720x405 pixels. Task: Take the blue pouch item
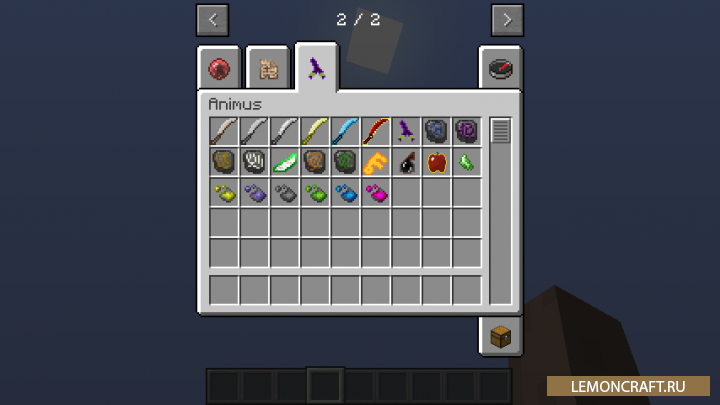(x=345, y=192)
